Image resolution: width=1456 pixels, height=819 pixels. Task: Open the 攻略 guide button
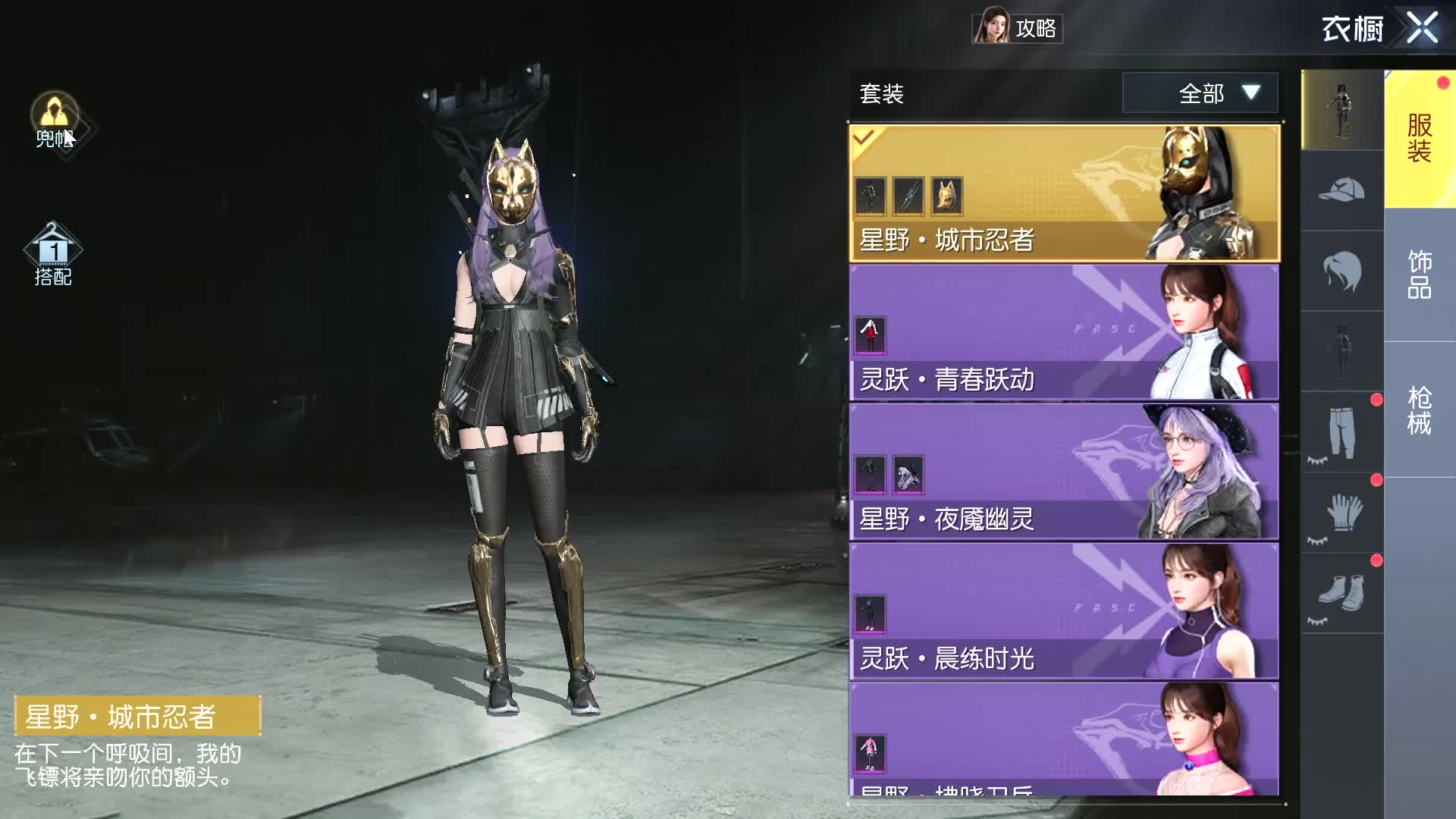click(x=1017, y=28)
